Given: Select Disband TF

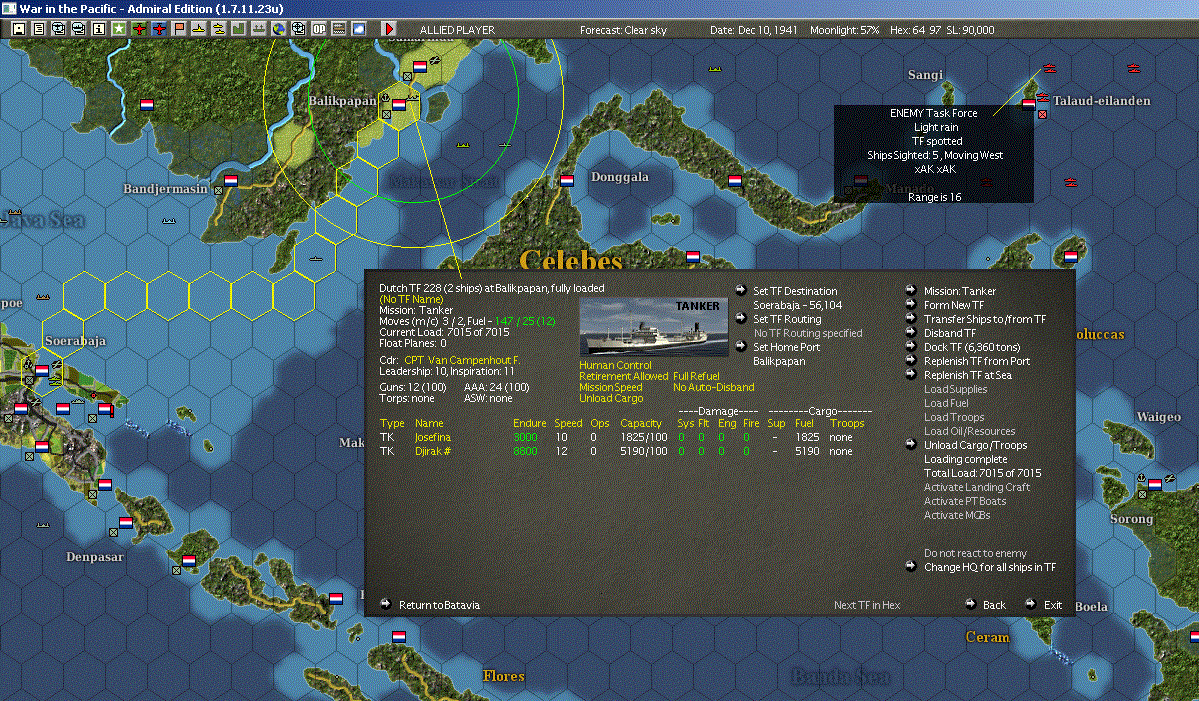Looking at the screenshot, I should tap(950, 333).
